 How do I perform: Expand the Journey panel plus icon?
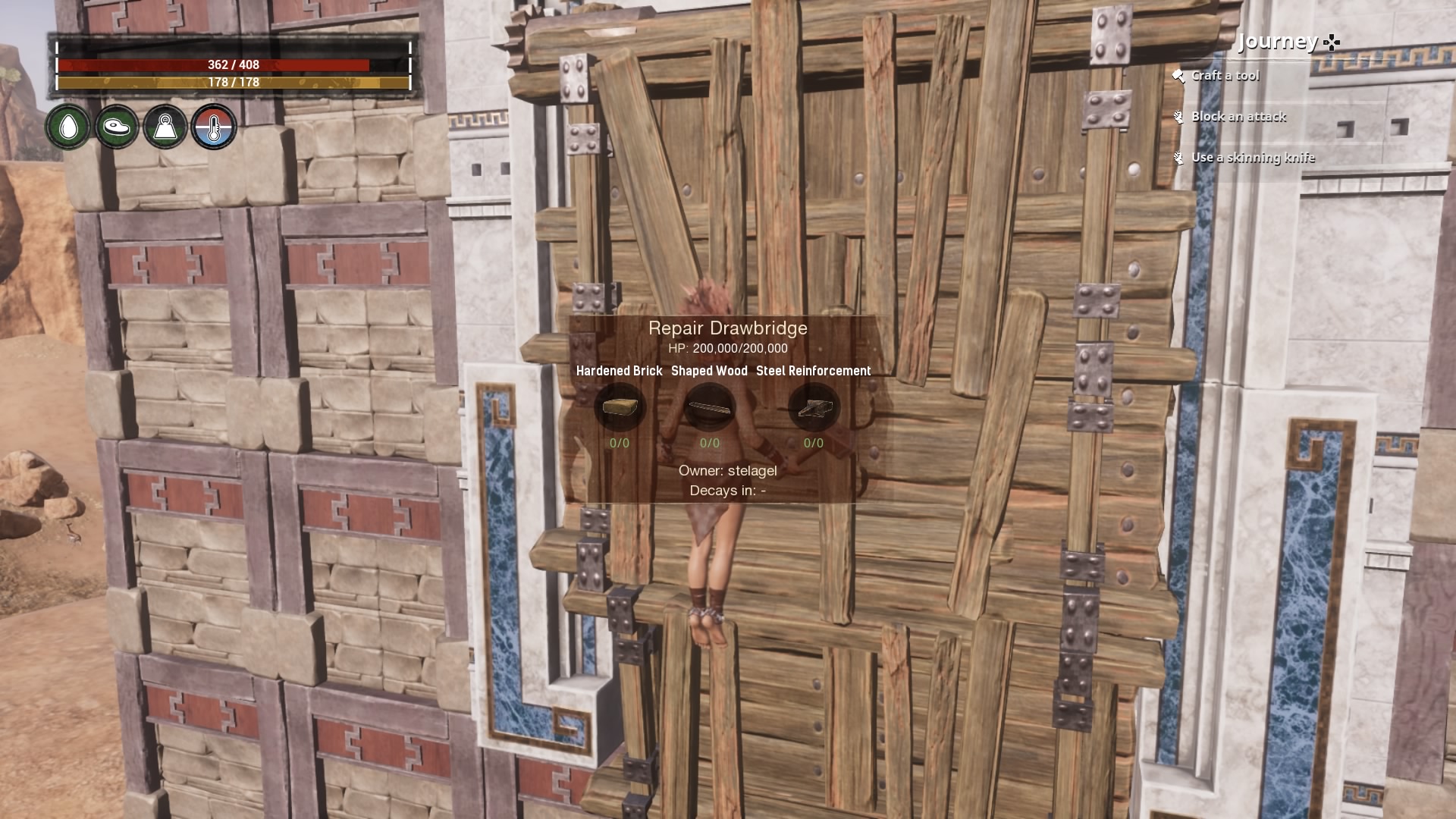[1331, 42]
